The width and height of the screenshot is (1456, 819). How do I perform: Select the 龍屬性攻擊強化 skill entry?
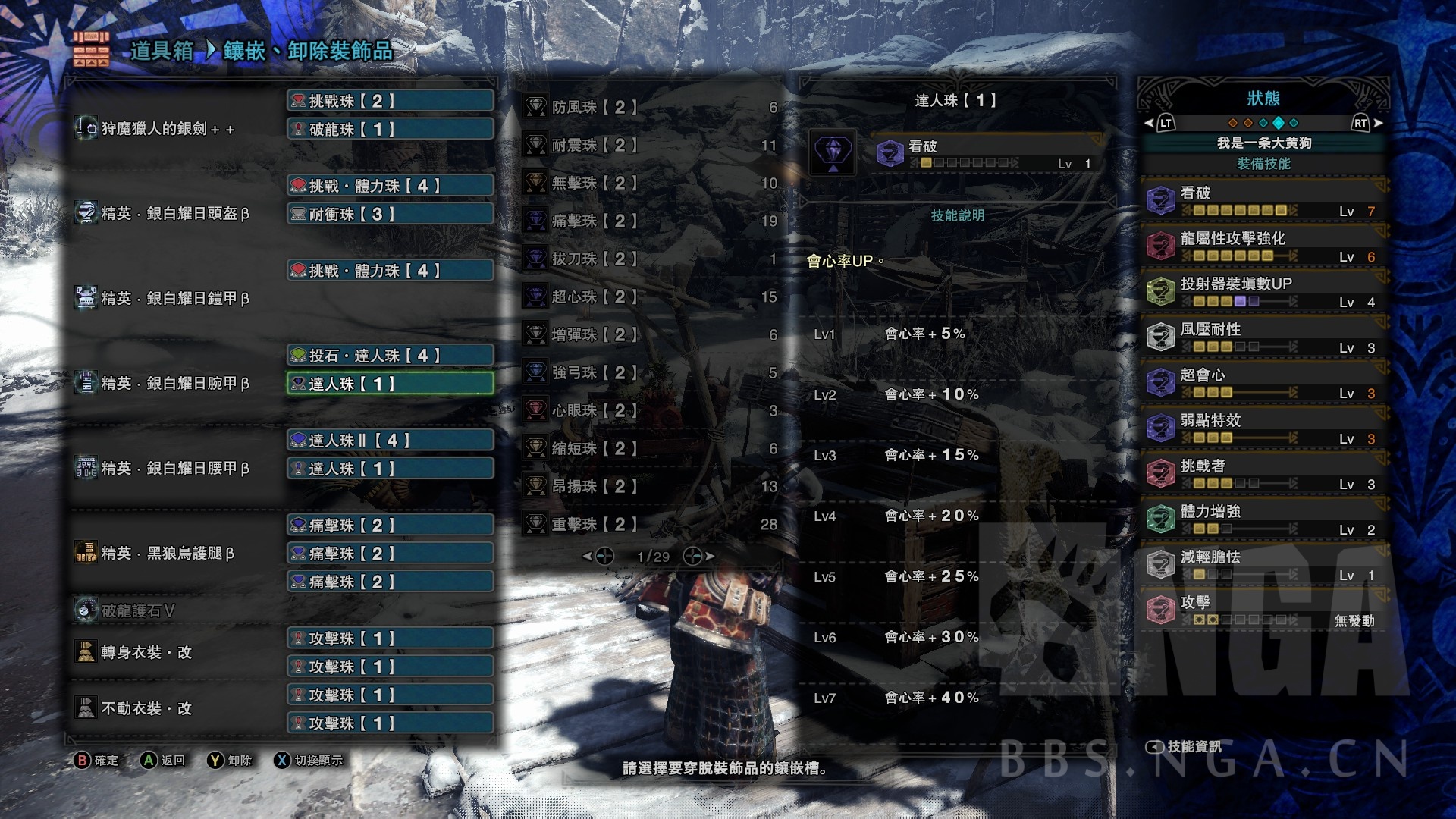tap(1263, 246)
